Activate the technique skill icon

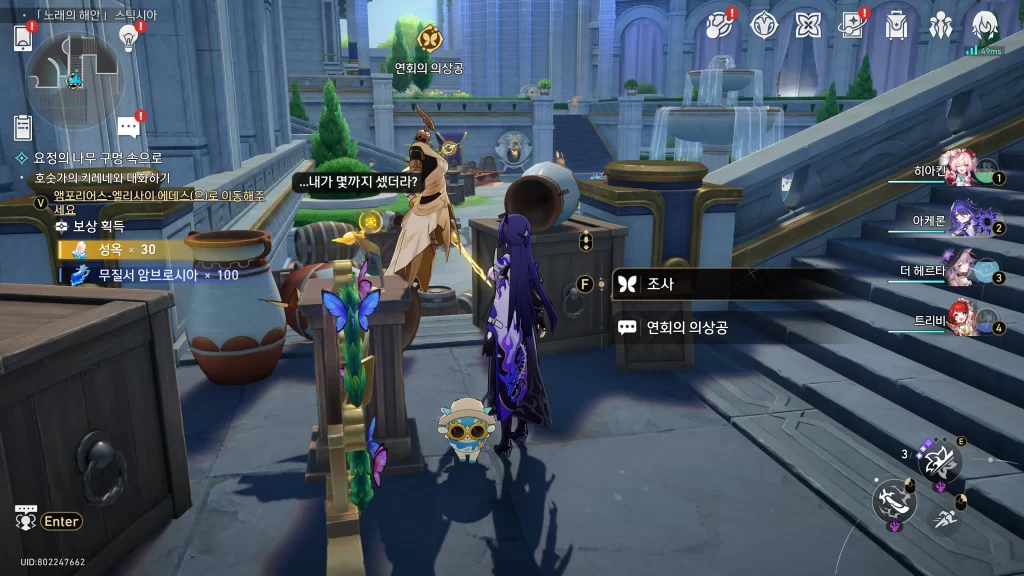click(x=939, y=461)
